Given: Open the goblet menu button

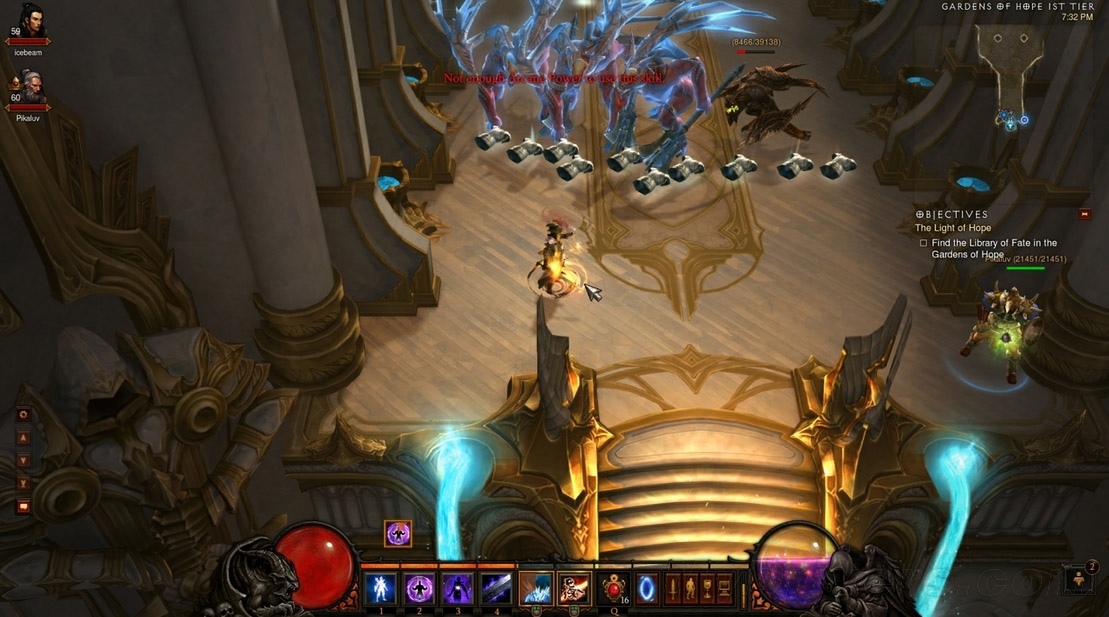Looking at the screenshot, I should pos(707,587).
